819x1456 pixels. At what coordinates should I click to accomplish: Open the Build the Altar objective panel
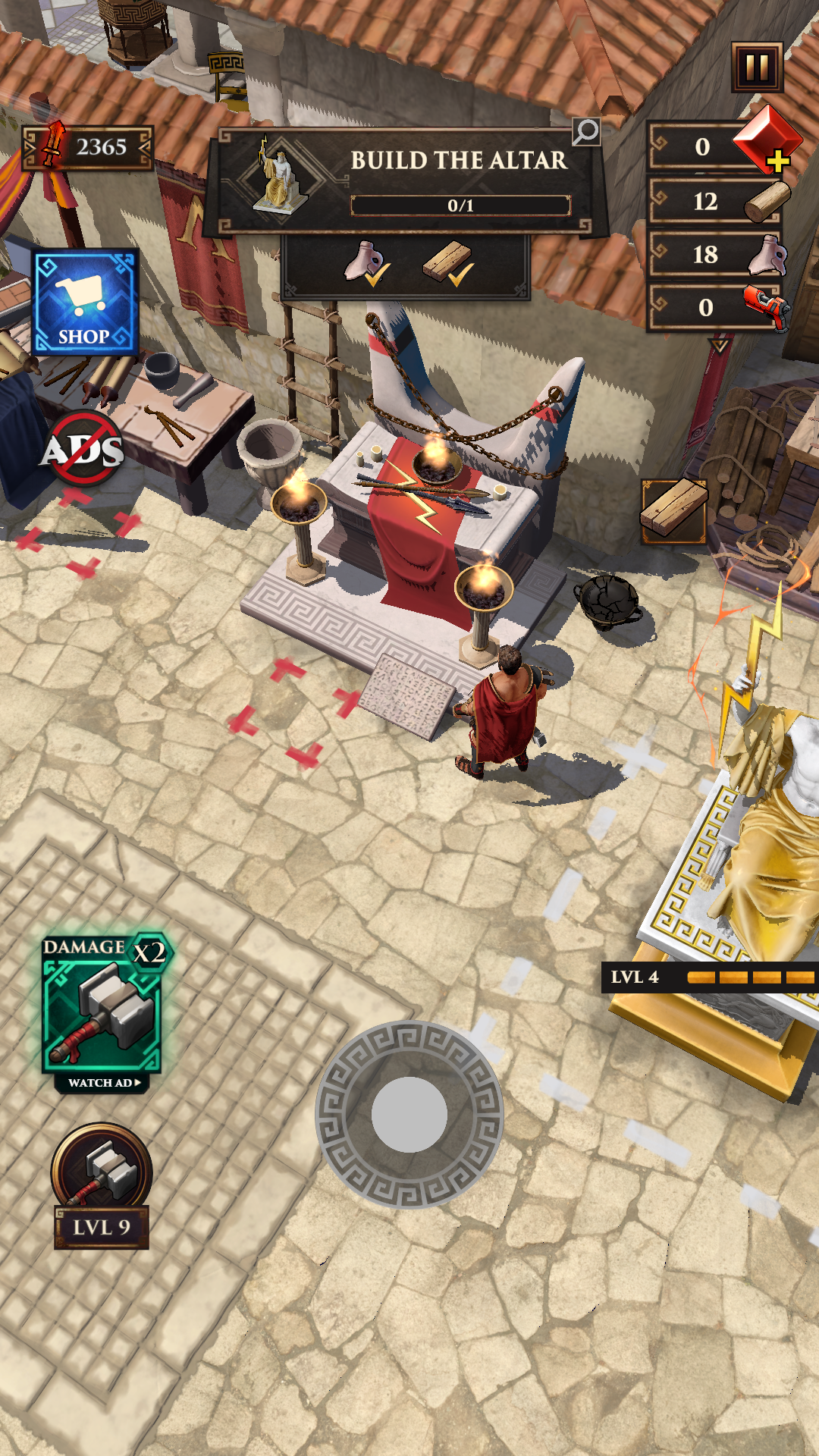[x=409, y=180]
